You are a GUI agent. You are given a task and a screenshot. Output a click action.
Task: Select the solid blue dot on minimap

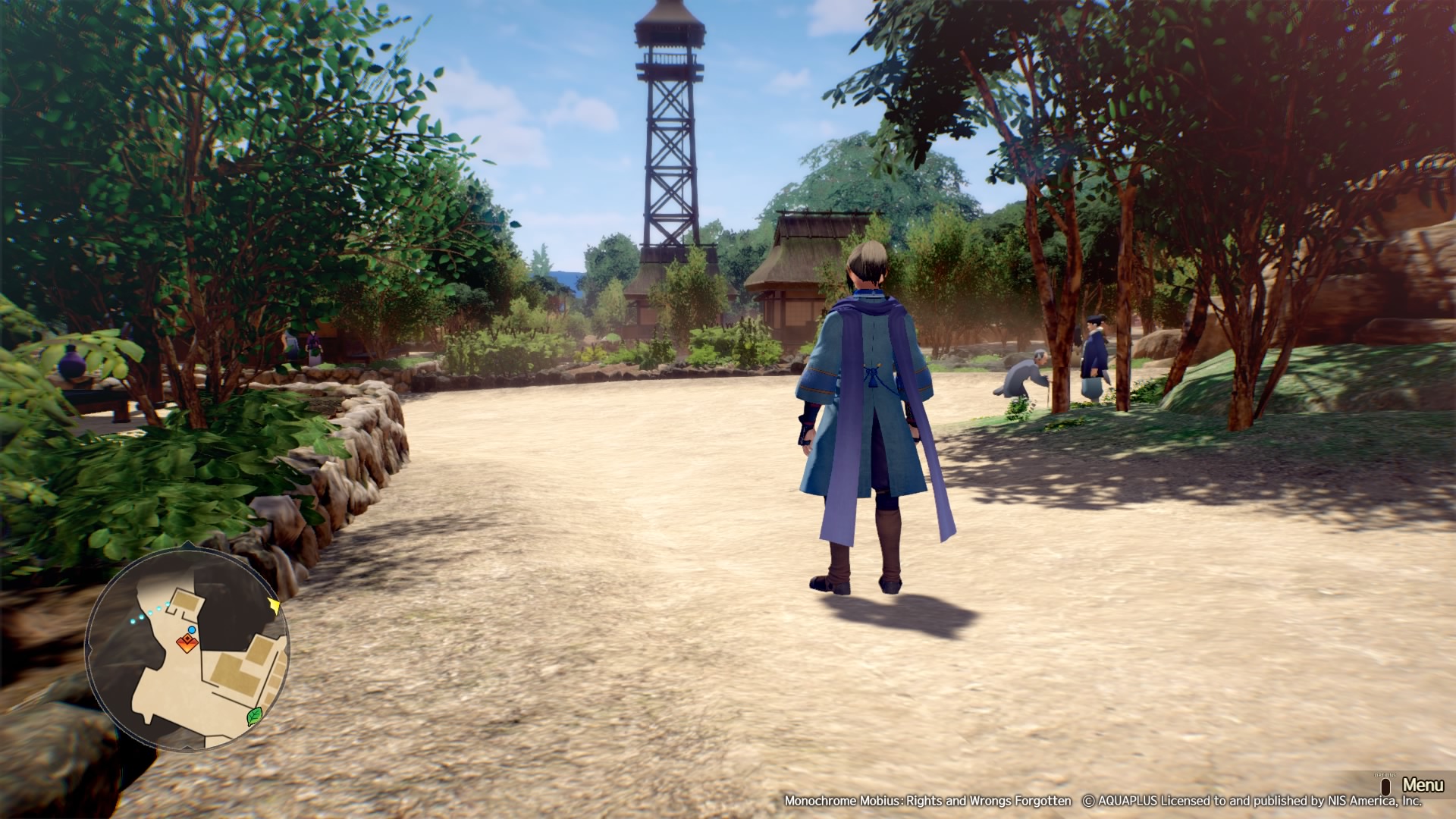point(192,630)
